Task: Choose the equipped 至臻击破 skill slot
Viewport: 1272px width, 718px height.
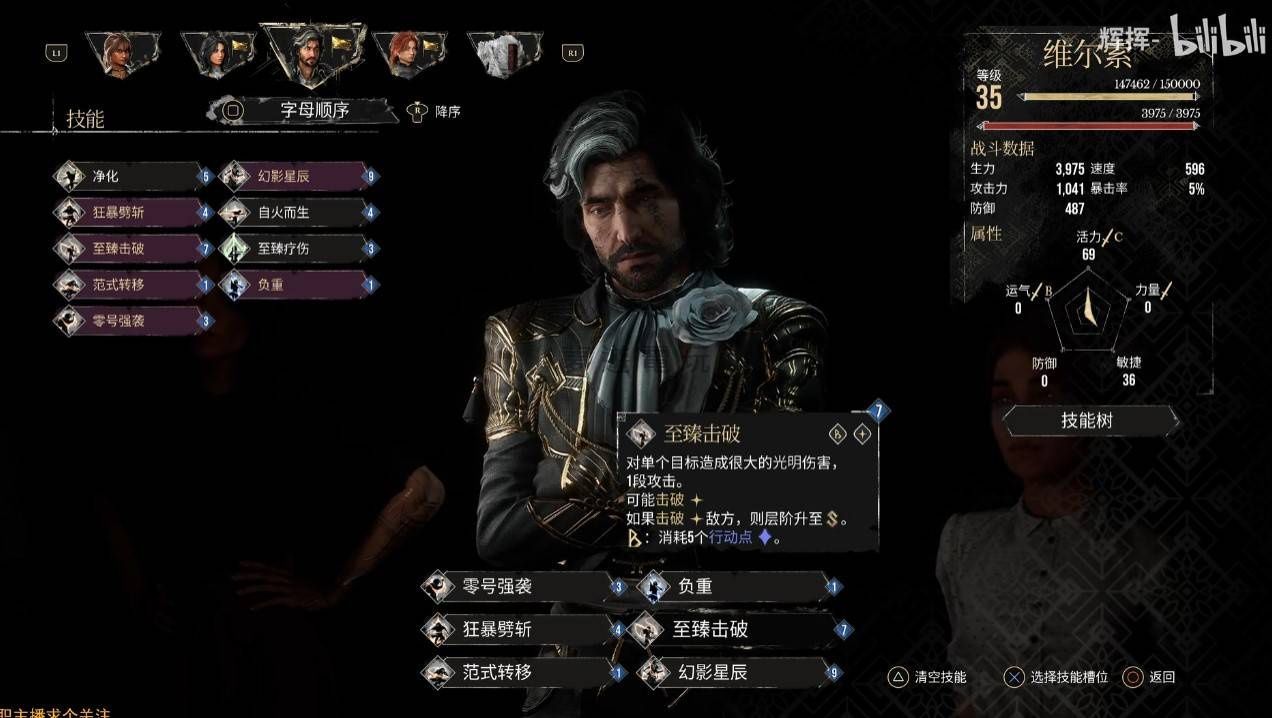Action: pyautogui.click(x=737, y=630)
